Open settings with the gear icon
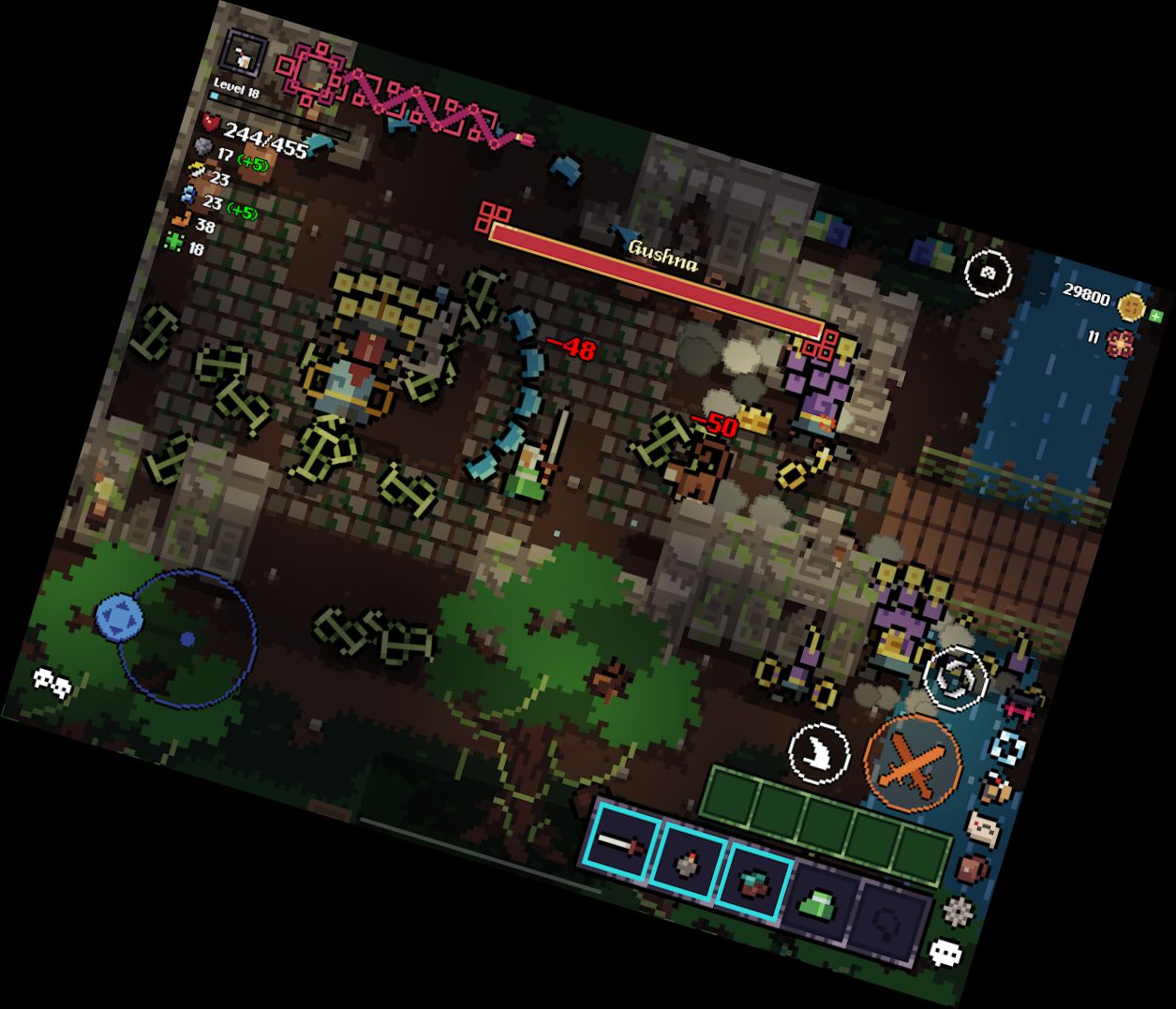 [957, 910]
